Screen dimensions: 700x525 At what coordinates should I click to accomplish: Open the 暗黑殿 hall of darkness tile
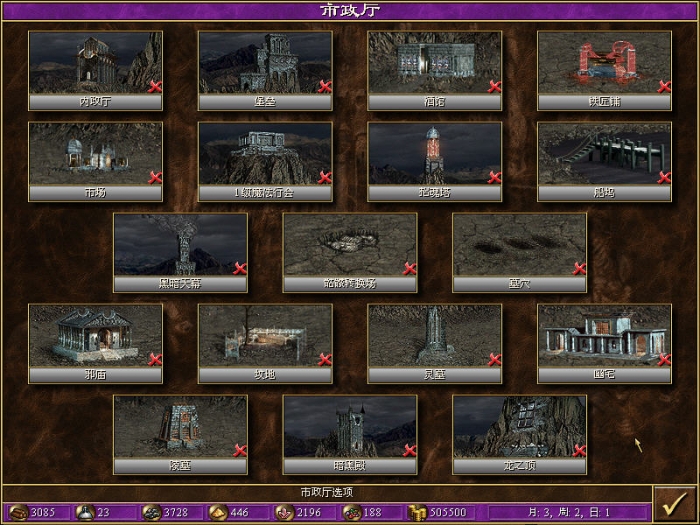click(350, 427)
